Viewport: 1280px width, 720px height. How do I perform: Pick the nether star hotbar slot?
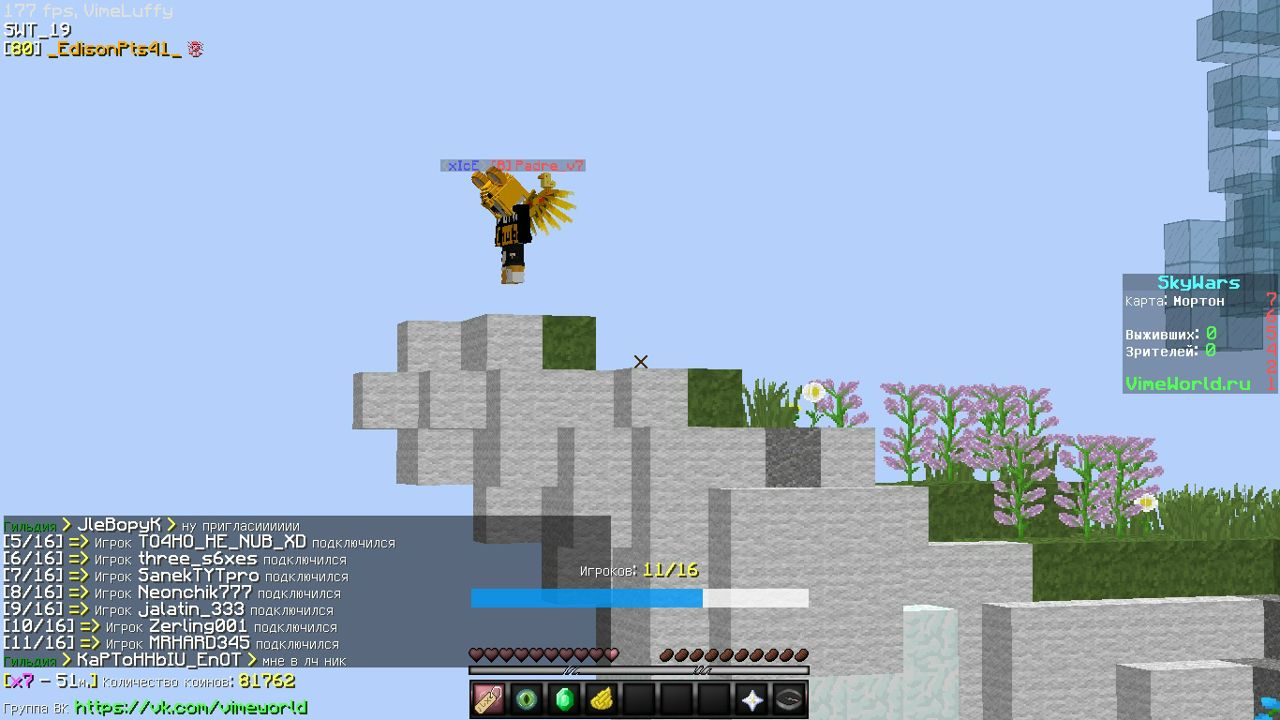click(751, 699)
